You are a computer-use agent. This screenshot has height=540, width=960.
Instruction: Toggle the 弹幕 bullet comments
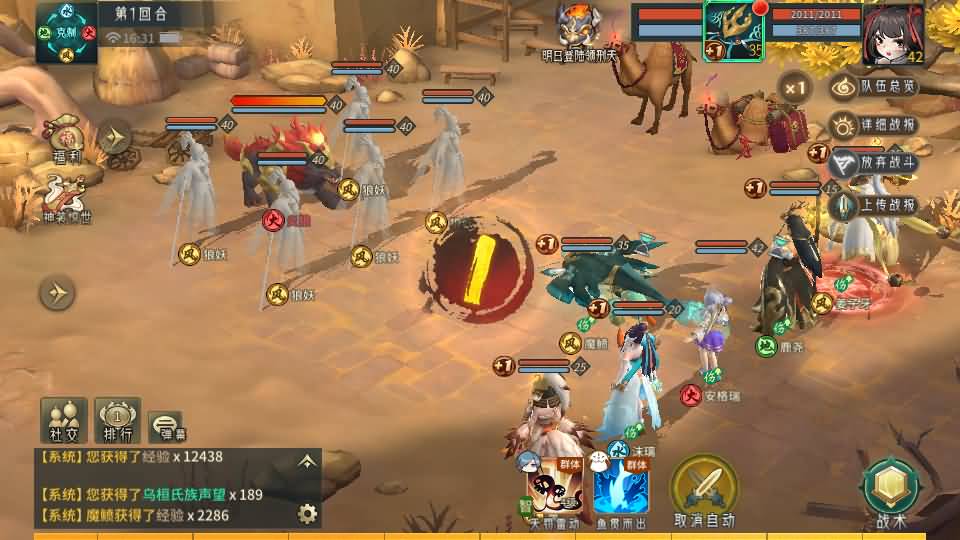click(166, 425)
